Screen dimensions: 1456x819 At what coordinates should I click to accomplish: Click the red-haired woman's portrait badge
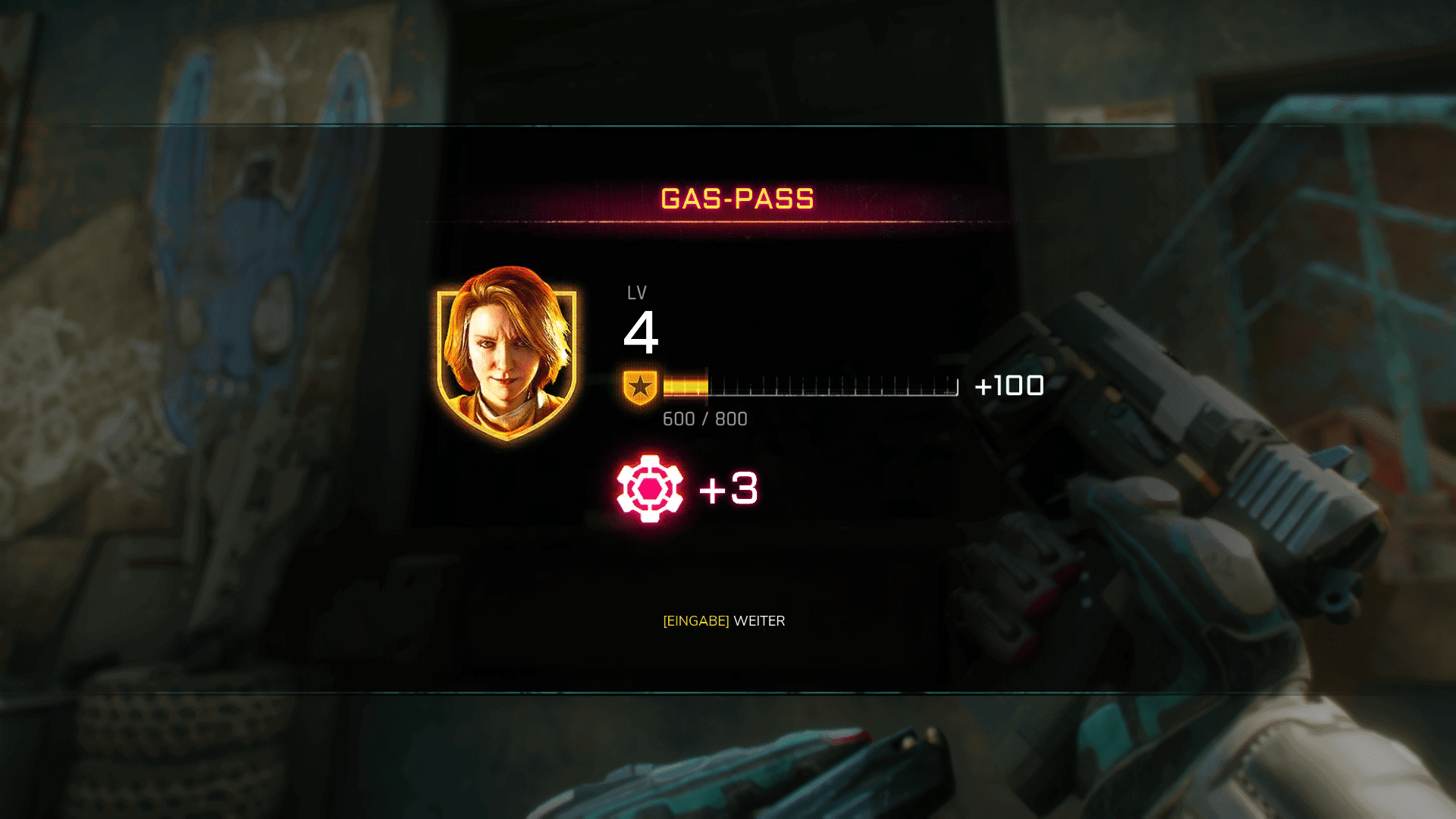tap(507, 353)
